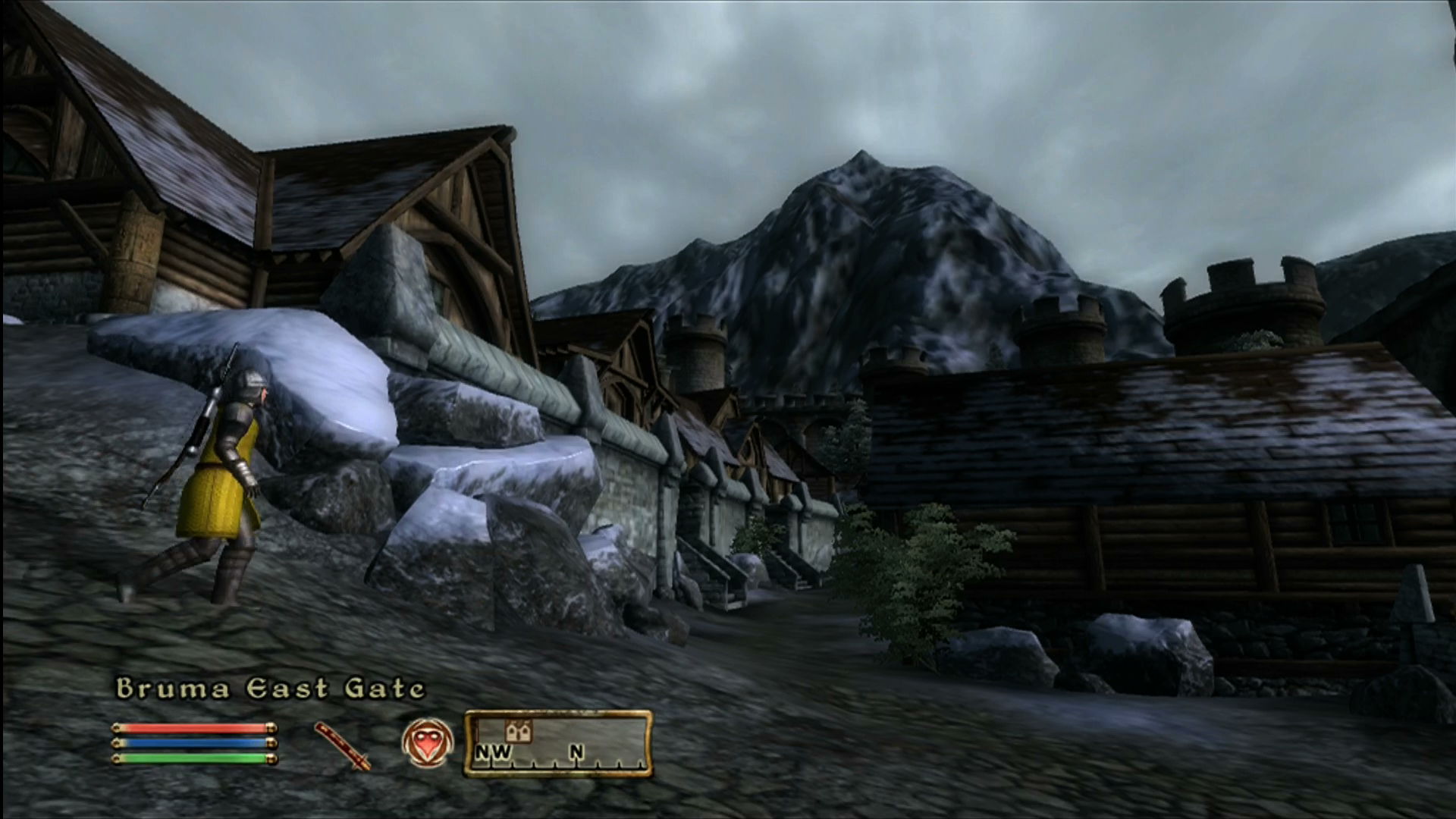Click the active heart spell icon
1456x819 pixels.
click(427, 742)
